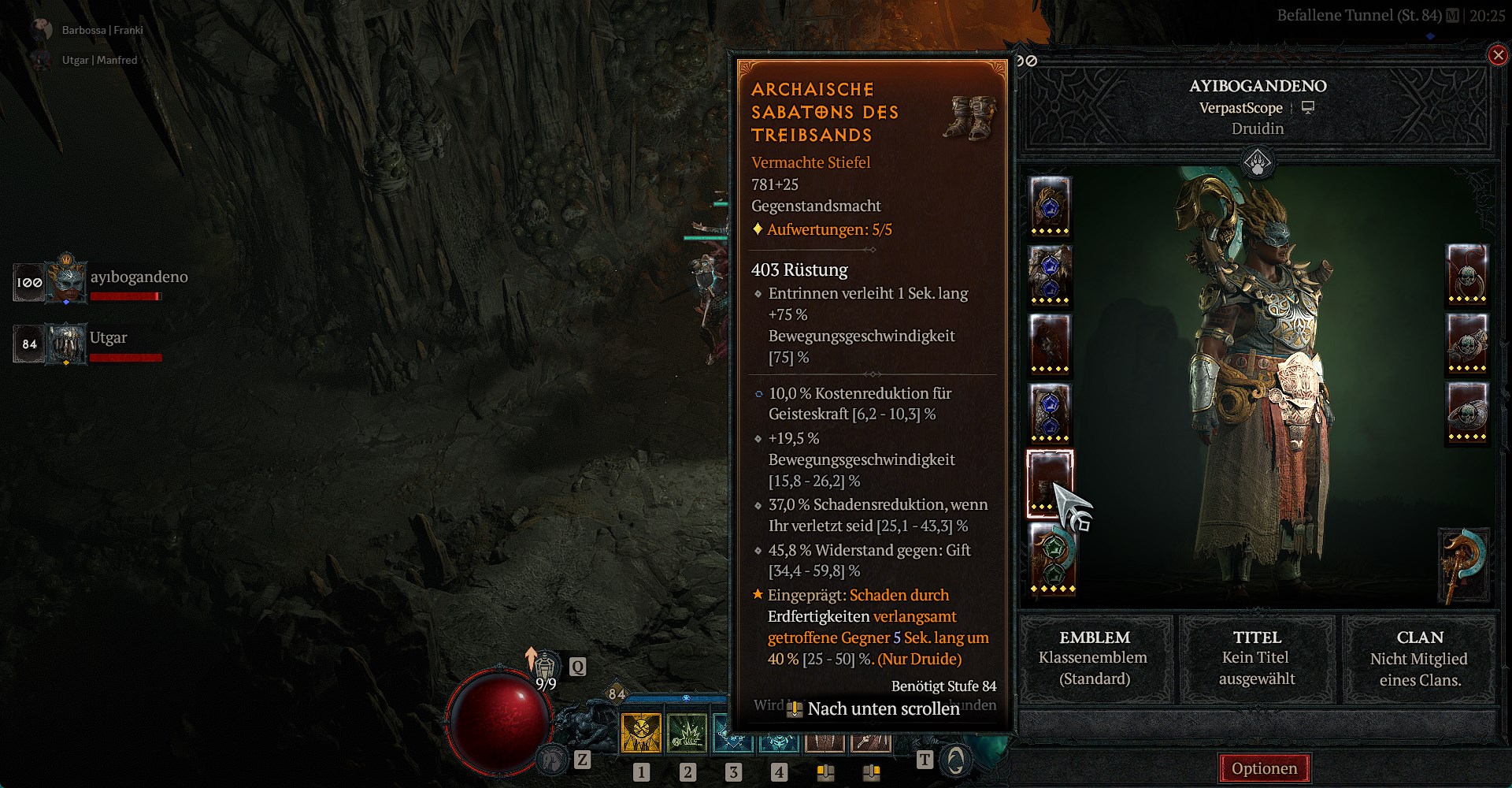
Task: Click the horse mount icon
Action: 552,759
